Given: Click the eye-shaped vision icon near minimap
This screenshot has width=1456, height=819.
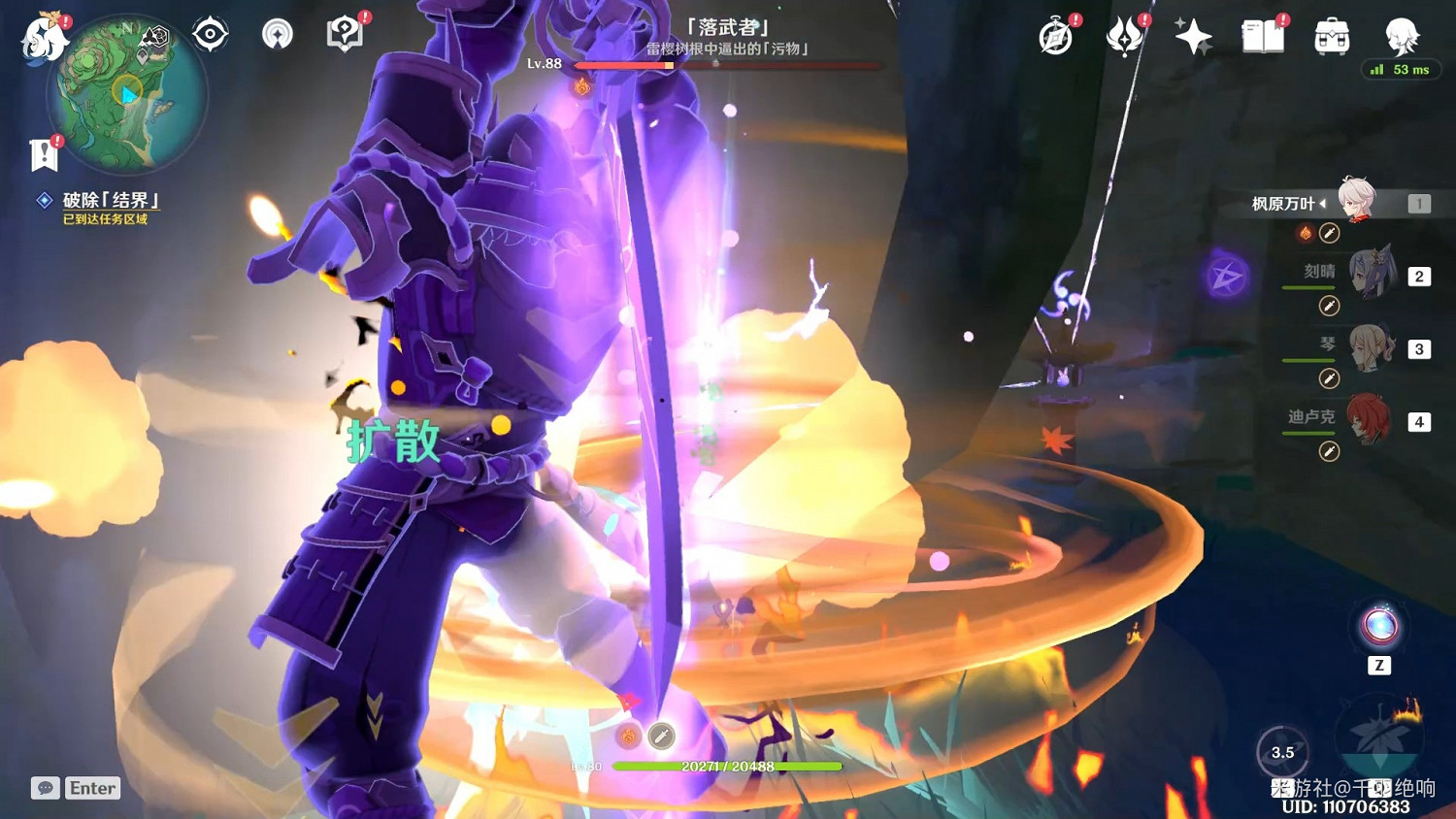Looking at the screenshot, I should coord(210,33).
